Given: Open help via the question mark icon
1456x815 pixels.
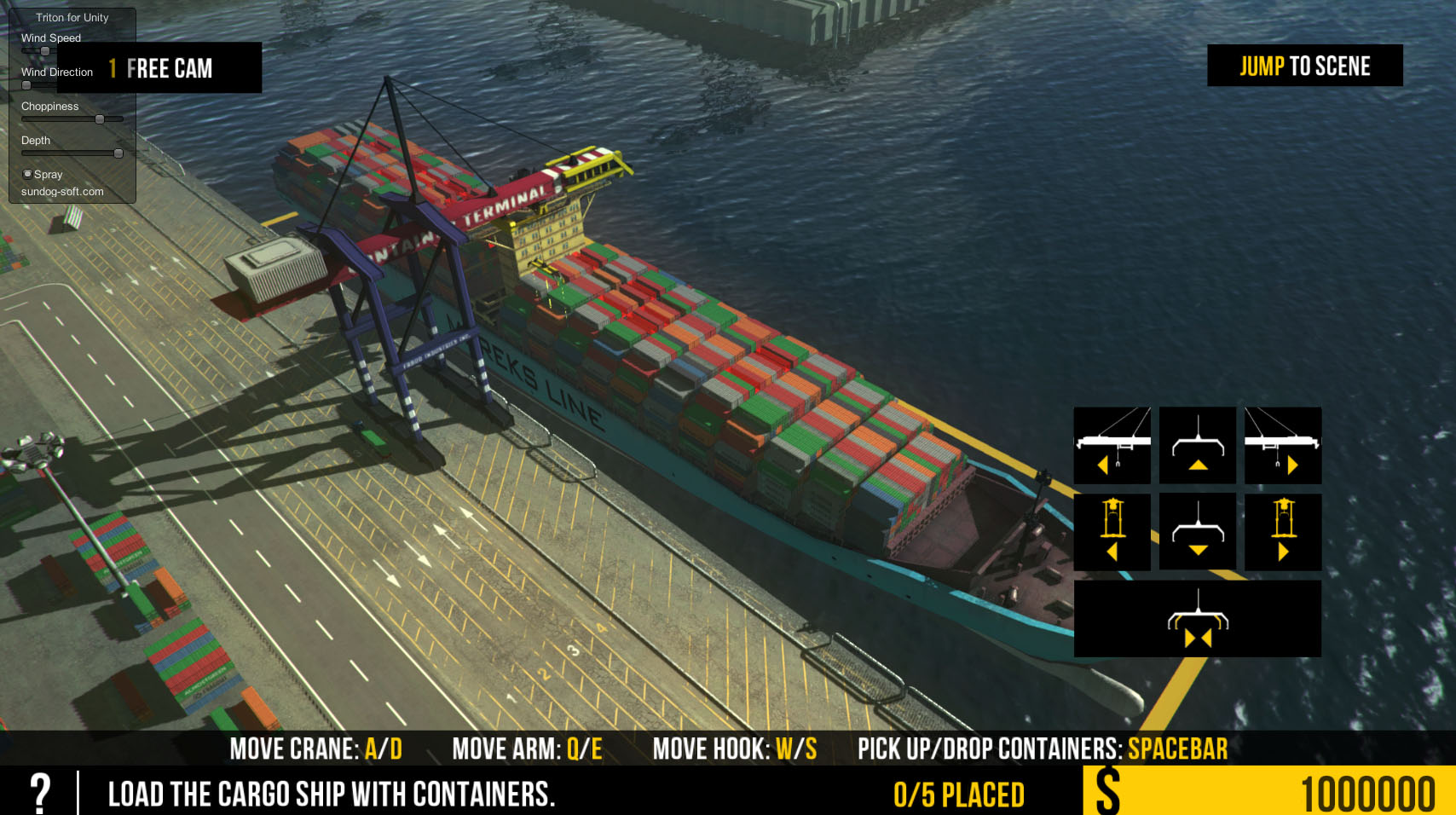Looking at the screenshot, I should click(x=40, y=794).
